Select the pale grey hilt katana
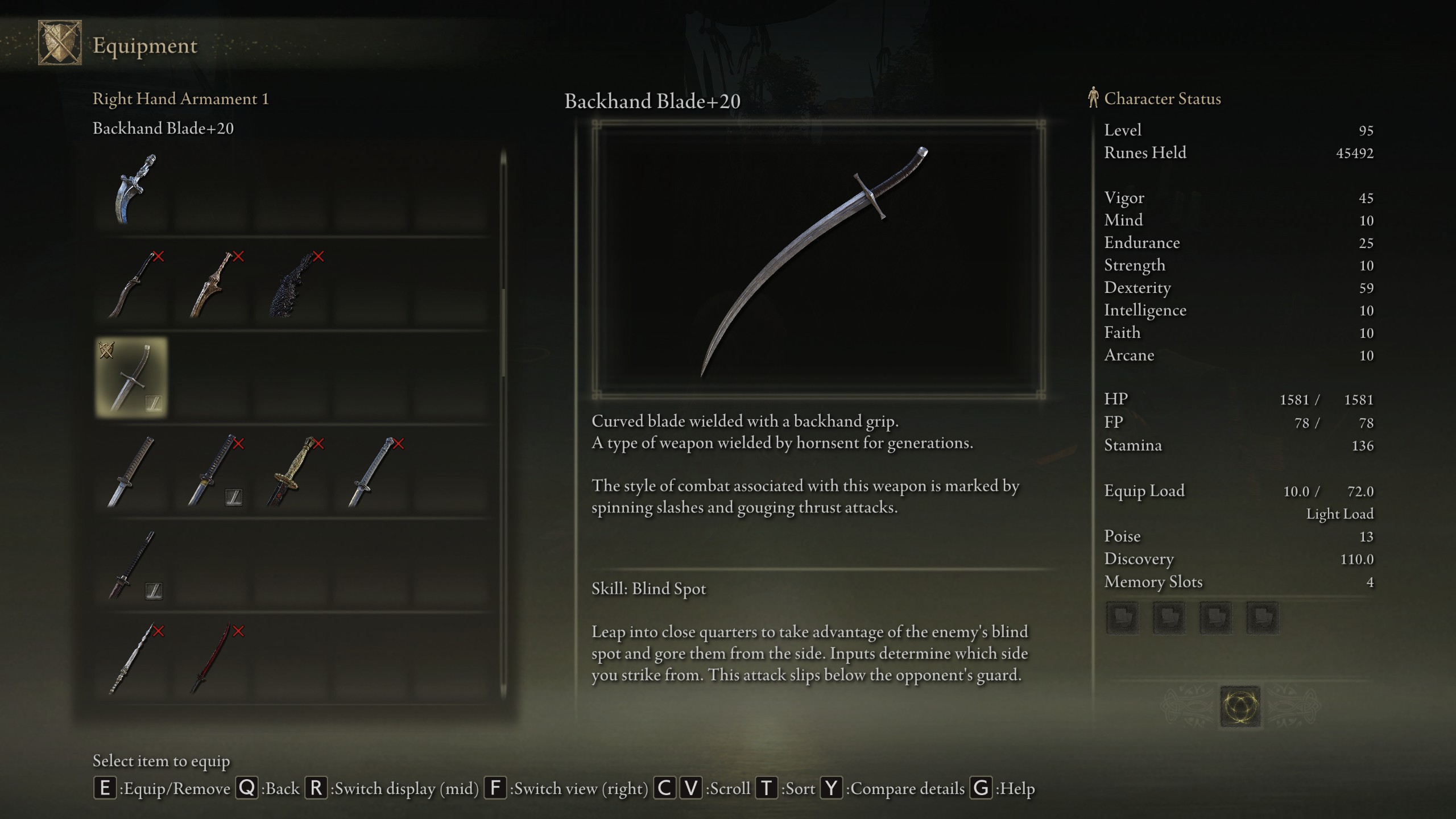This screenshot has width=1456, height=819. pyautogui.click(x=373, y=471)
